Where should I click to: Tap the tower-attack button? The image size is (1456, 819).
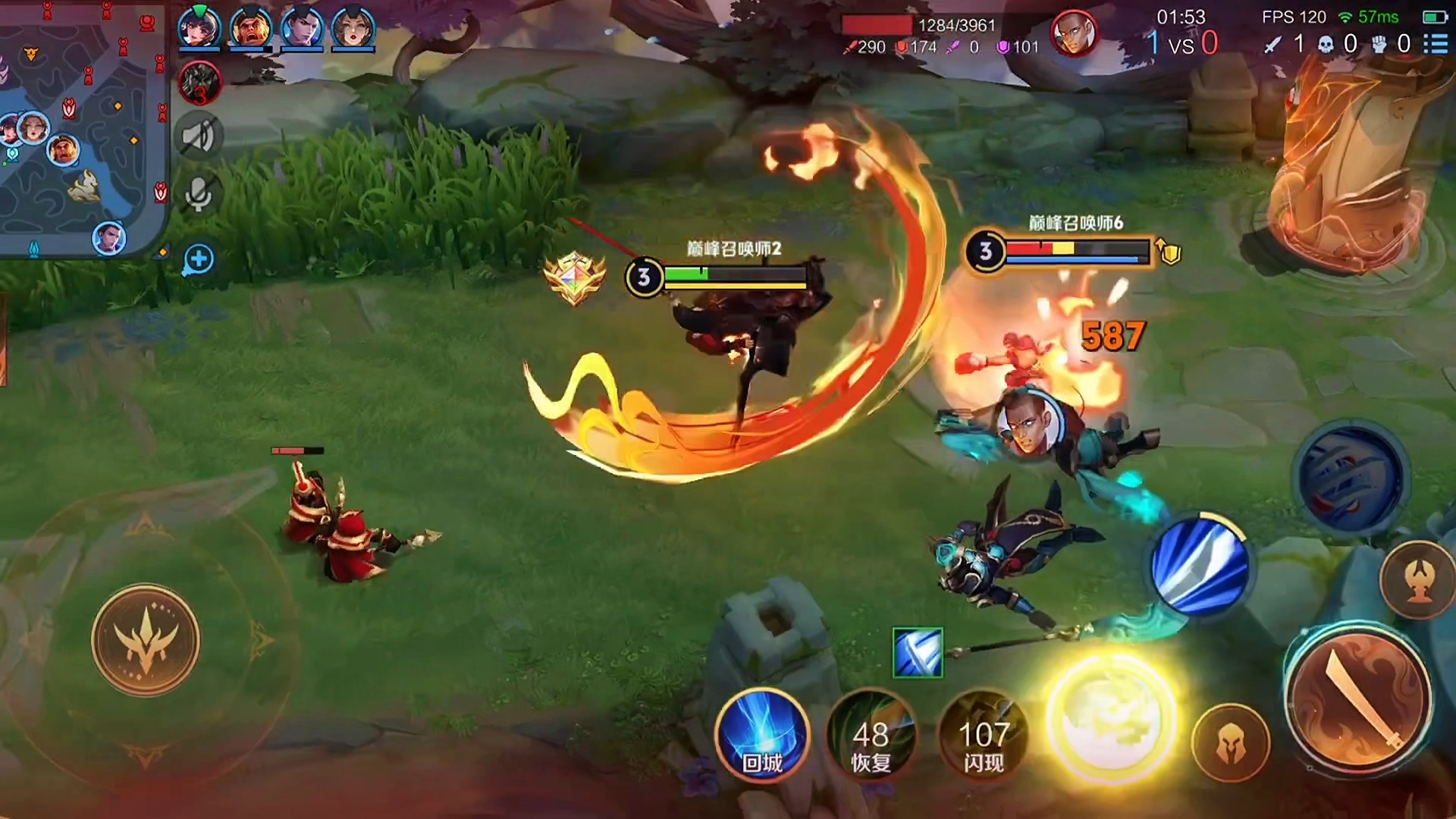pos(1418,580)
